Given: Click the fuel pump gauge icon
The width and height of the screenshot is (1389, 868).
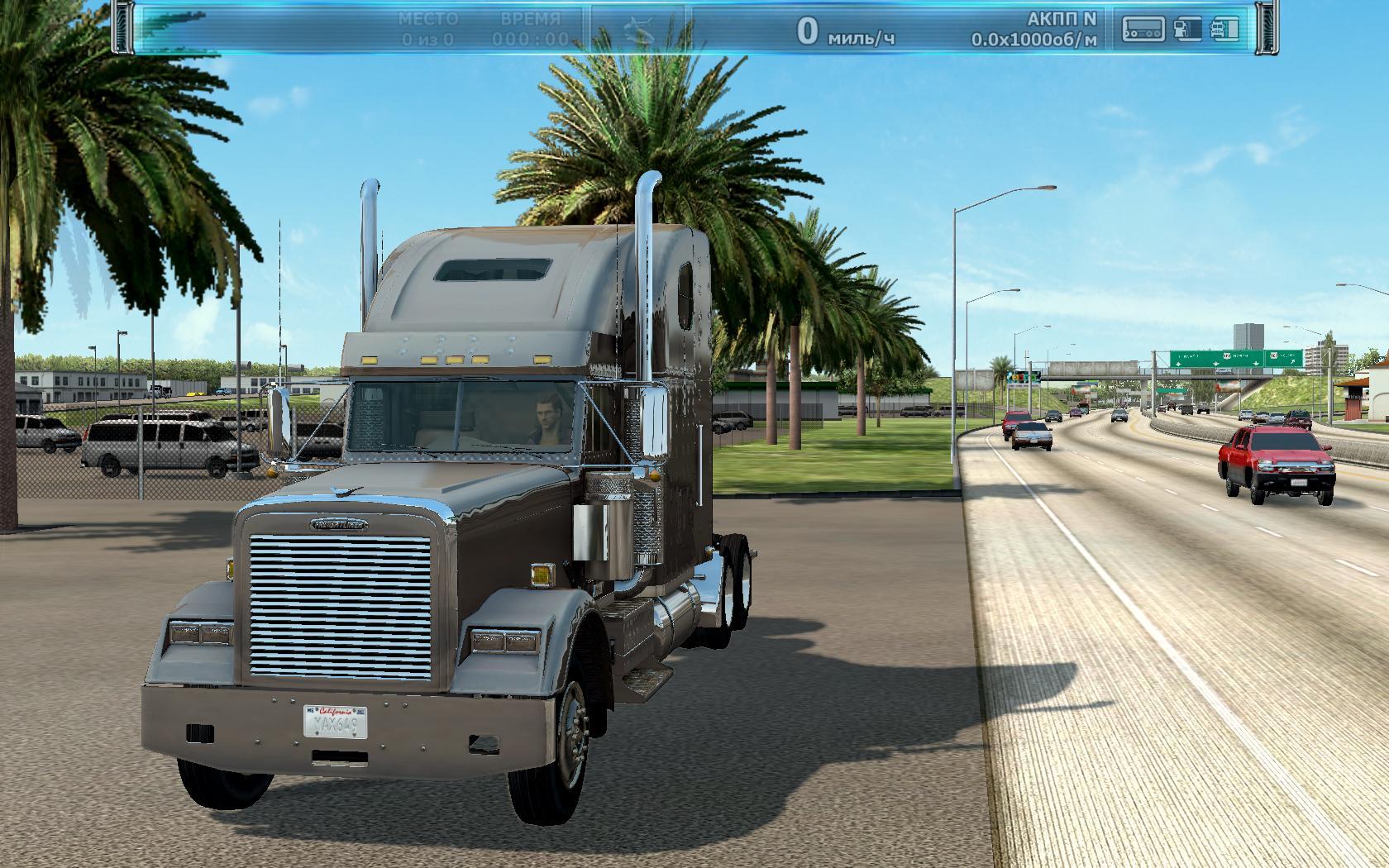Looking at the screenshot, I should pos(1186,29).
